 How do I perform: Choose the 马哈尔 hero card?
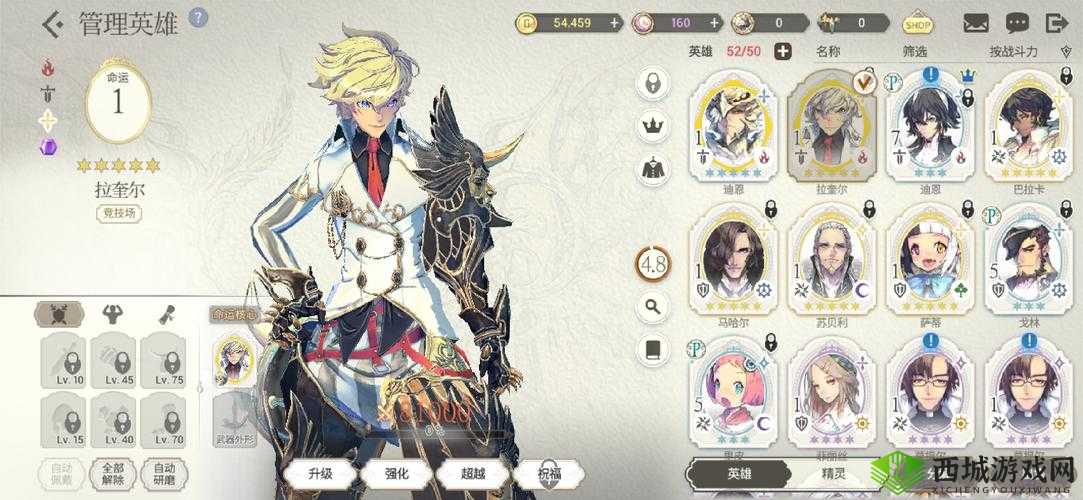pos(733,262)
